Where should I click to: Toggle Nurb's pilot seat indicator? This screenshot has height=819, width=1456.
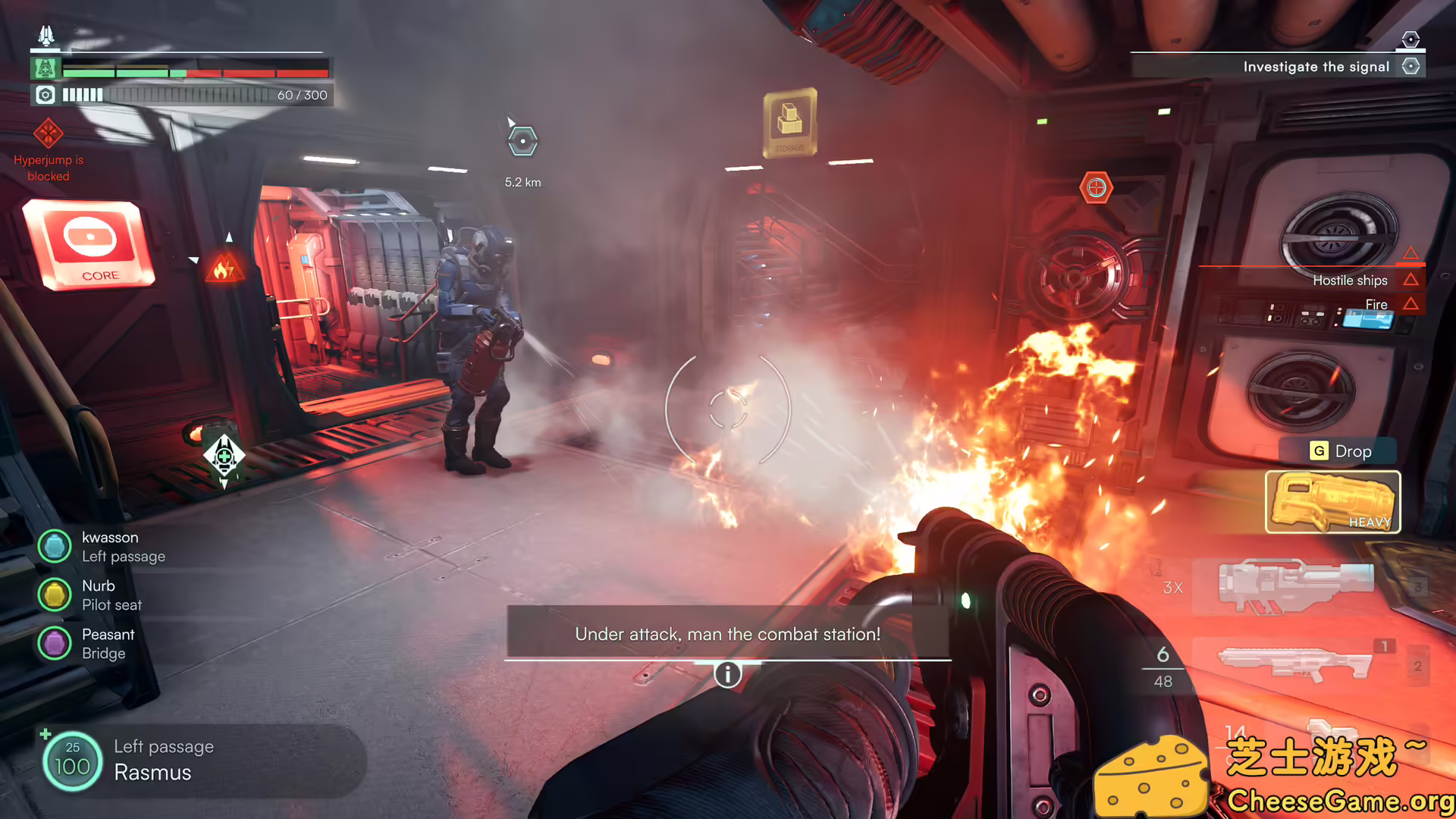point(54,595)
